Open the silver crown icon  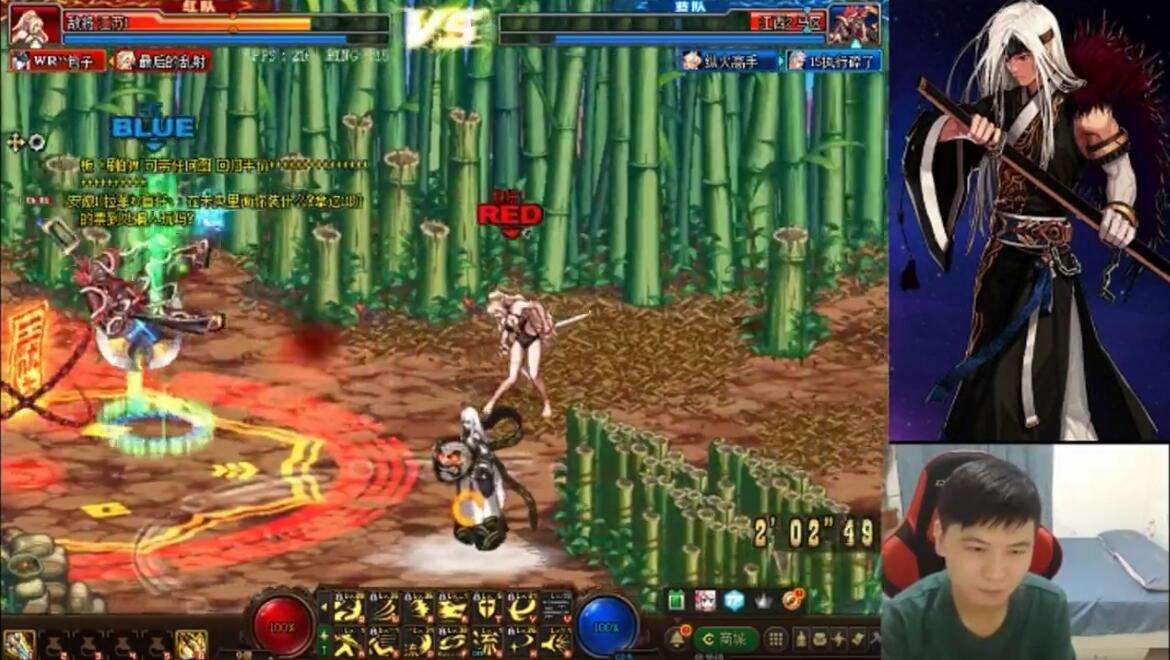765,600
